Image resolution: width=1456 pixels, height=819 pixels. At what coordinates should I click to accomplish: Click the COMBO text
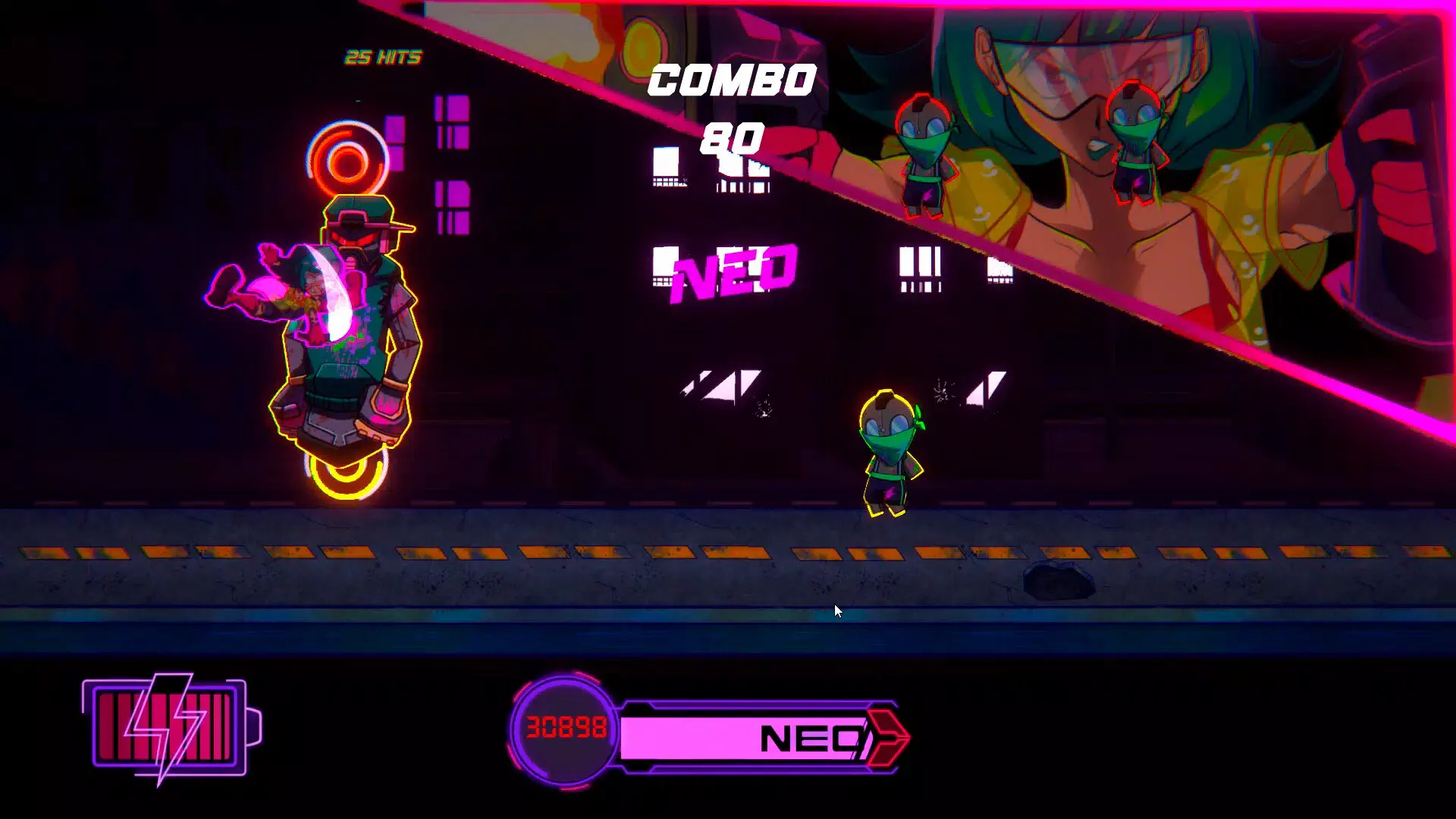[730, 80]
